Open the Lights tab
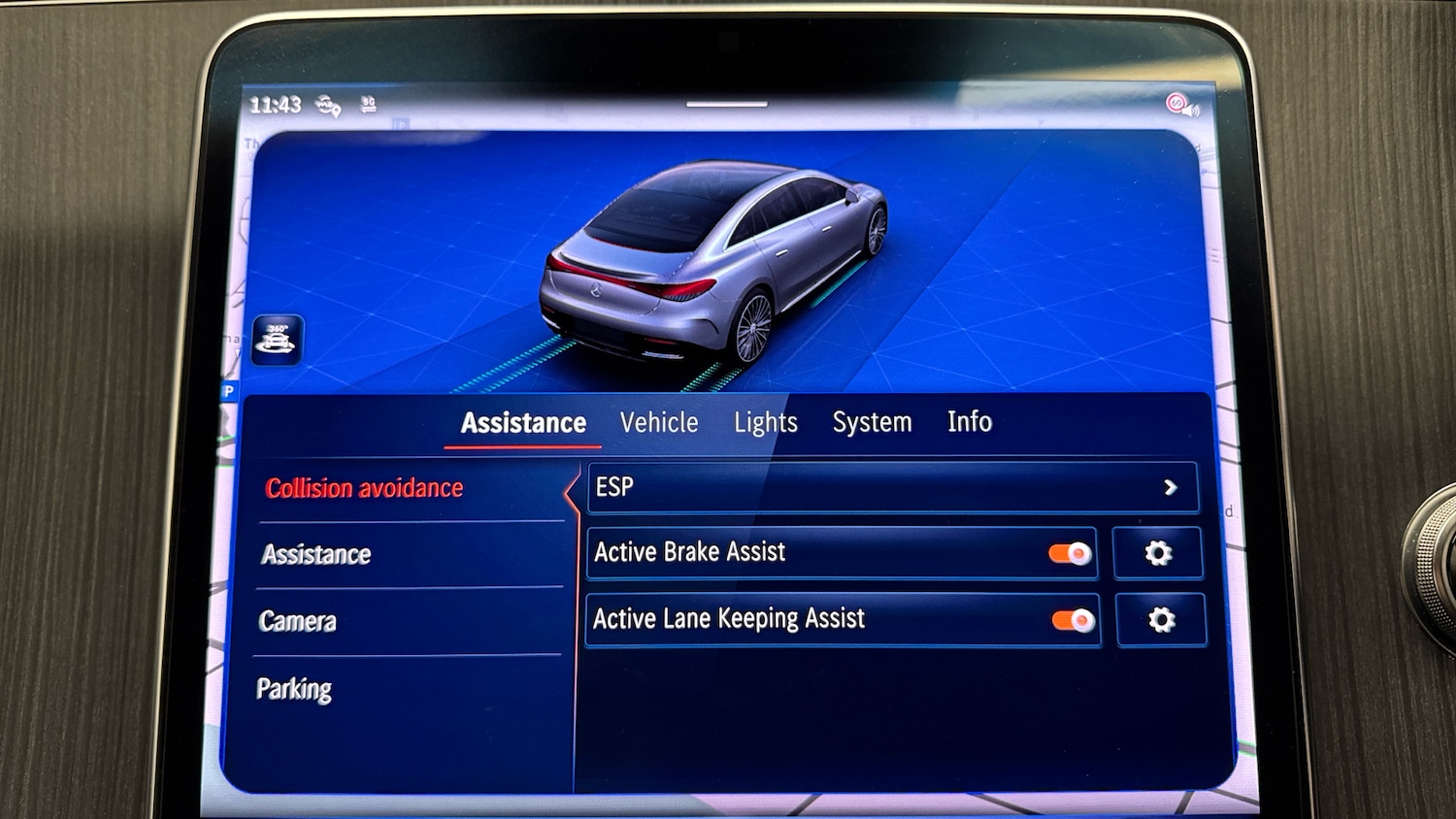Screen dimensions: 1456x819 point(765,421)
